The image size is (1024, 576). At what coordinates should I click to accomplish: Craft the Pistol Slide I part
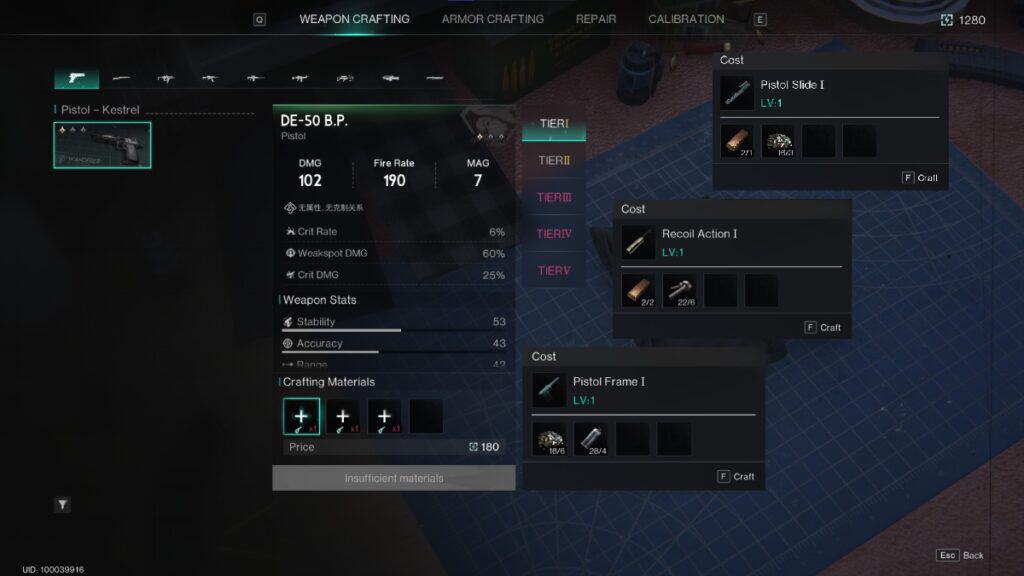[x=921, y=178]
